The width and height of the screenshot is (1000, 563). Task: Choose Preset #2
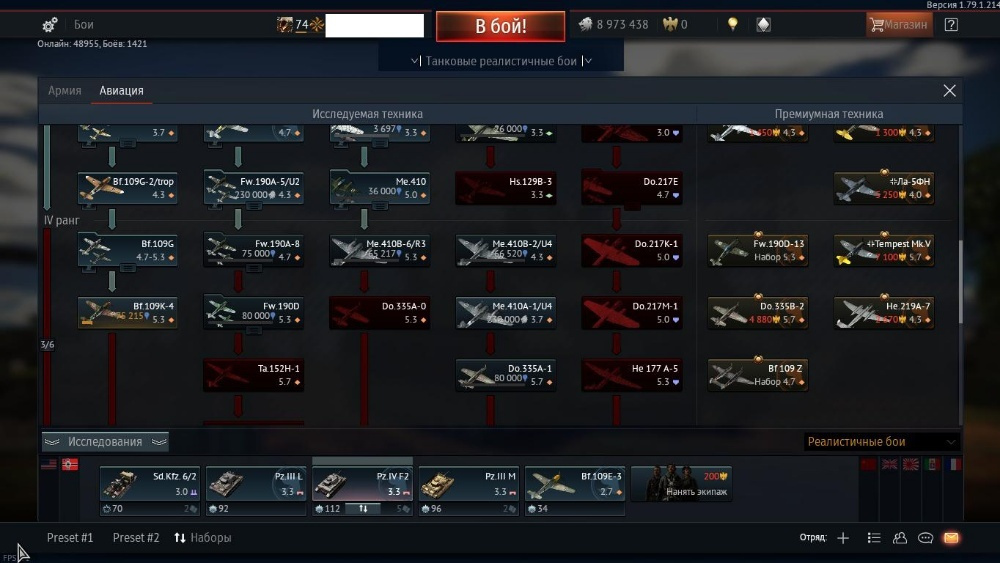coord(136,538)
